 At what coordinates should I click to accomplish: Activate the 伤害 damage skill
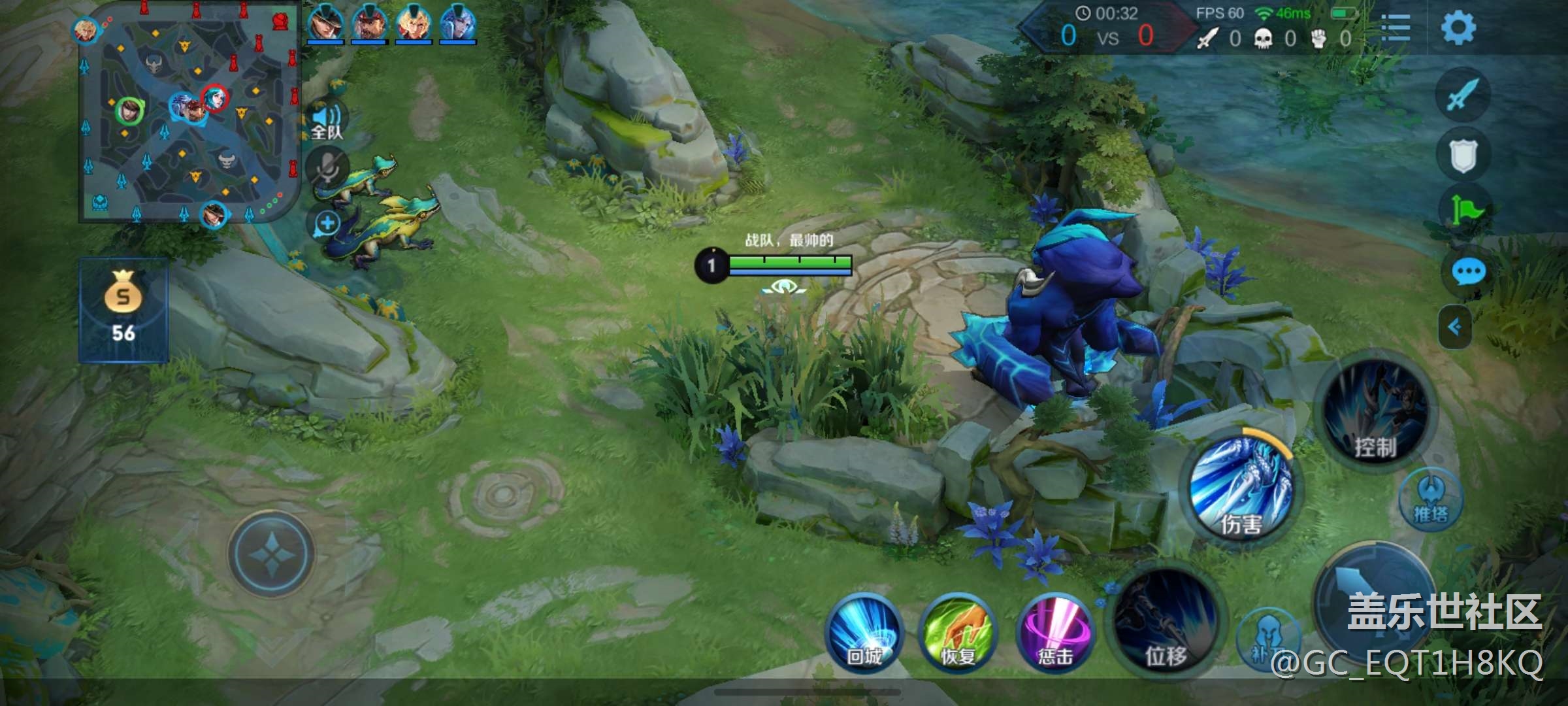pyautogui.click(x=1241, y=489)
